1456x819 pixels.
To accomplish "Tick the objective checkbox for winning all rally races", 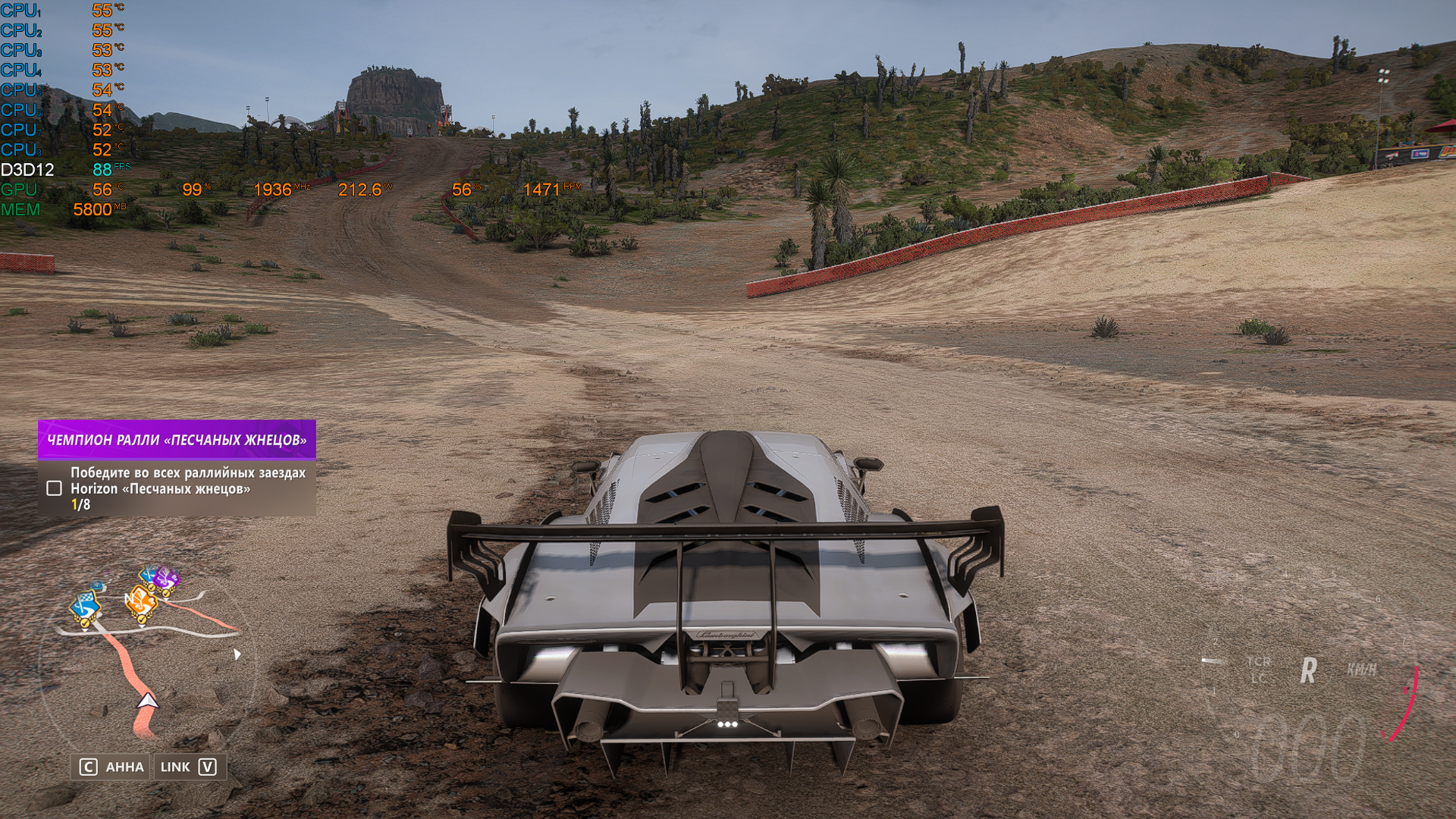I will (x=54, y=488).
